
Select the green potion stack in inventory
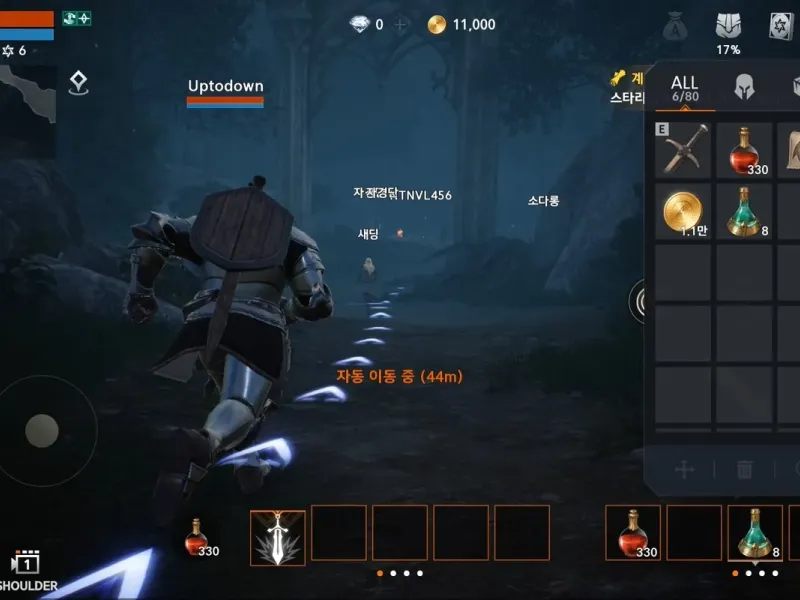point(744,211)
